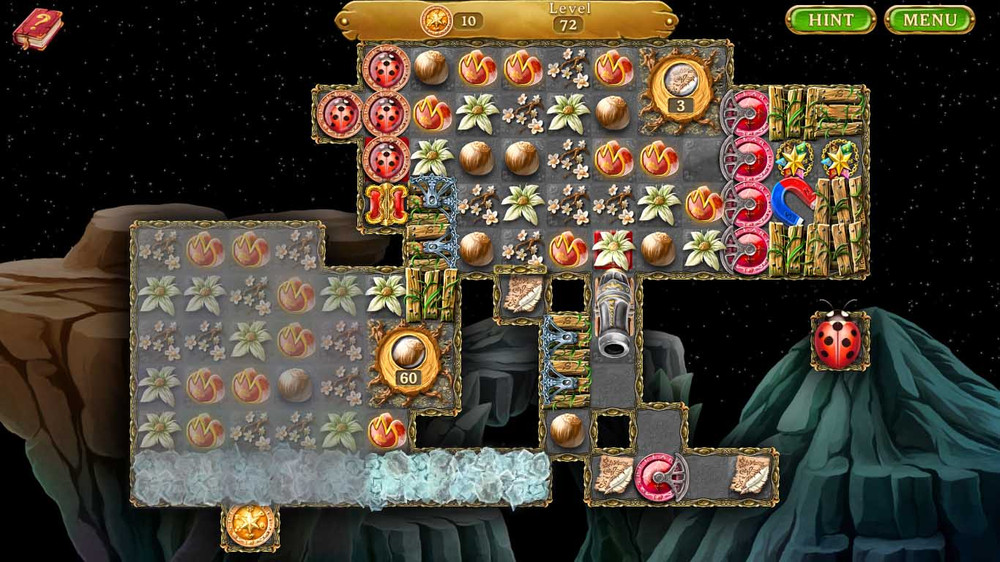Click the green HINT button
Viewport: 1000px width, 562px height.
click(x=830, y=20)
